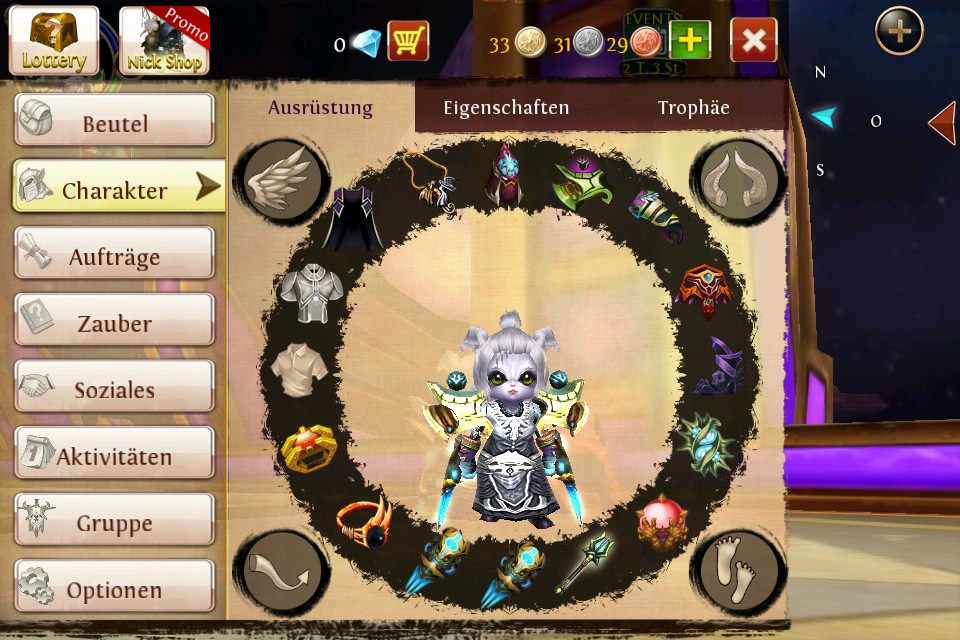Open the Optionen settings

click(x=114, y=589)
